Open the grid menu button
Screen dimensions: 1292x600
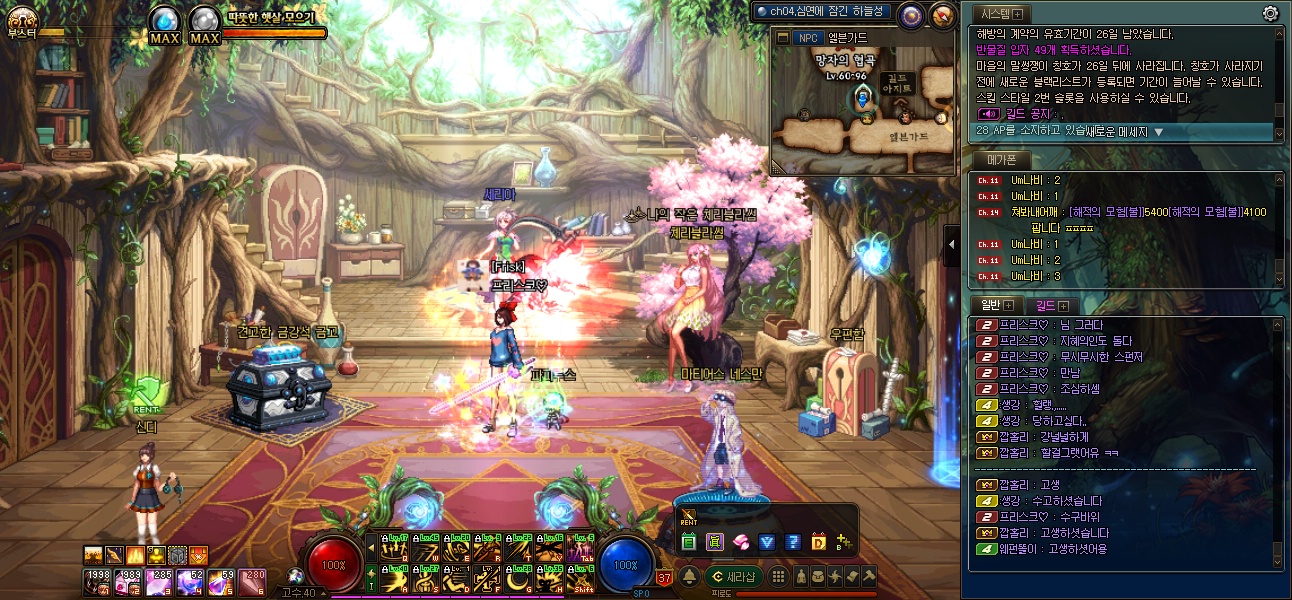[x=777, y=576]
